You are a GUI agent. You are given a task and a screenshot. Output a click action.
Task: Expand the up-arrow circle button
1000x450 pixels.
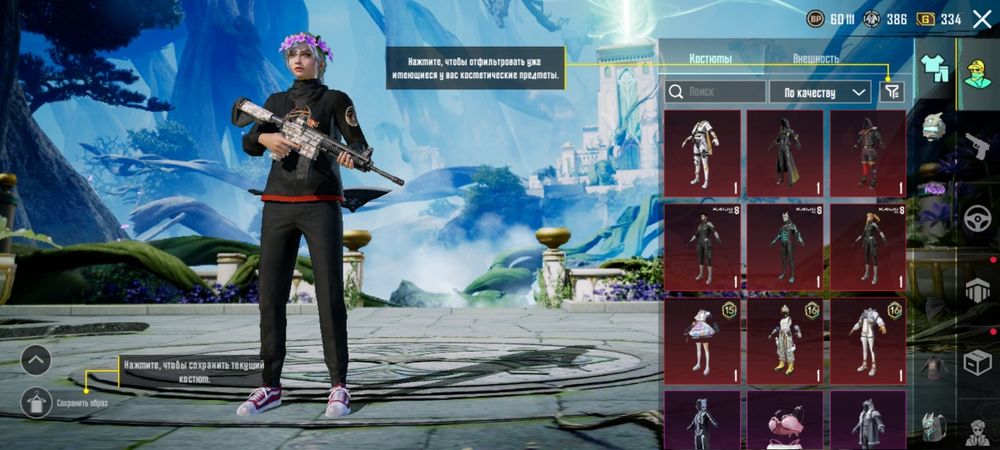tap(36, 360)
